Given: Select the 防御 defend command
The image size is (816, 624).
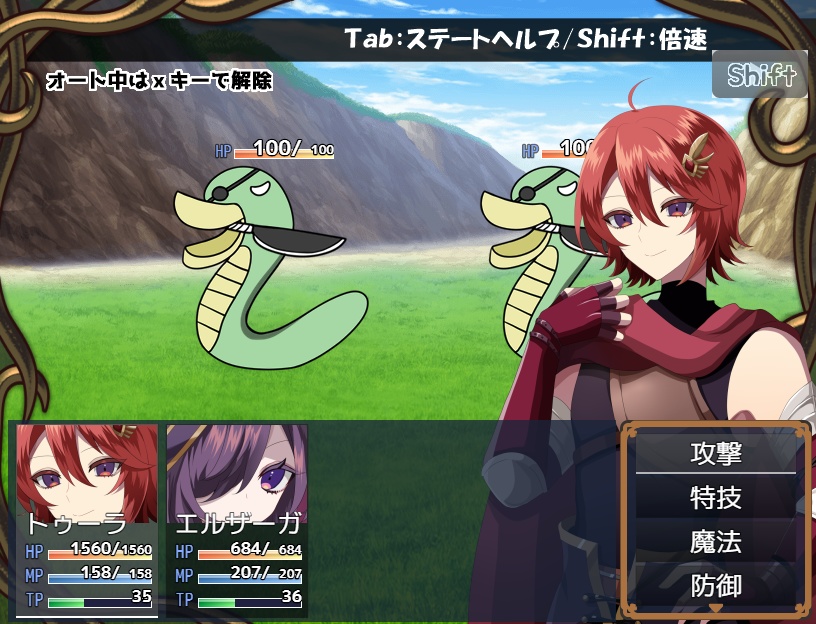Looking at the screenshot, I should (x=715, y=584).
